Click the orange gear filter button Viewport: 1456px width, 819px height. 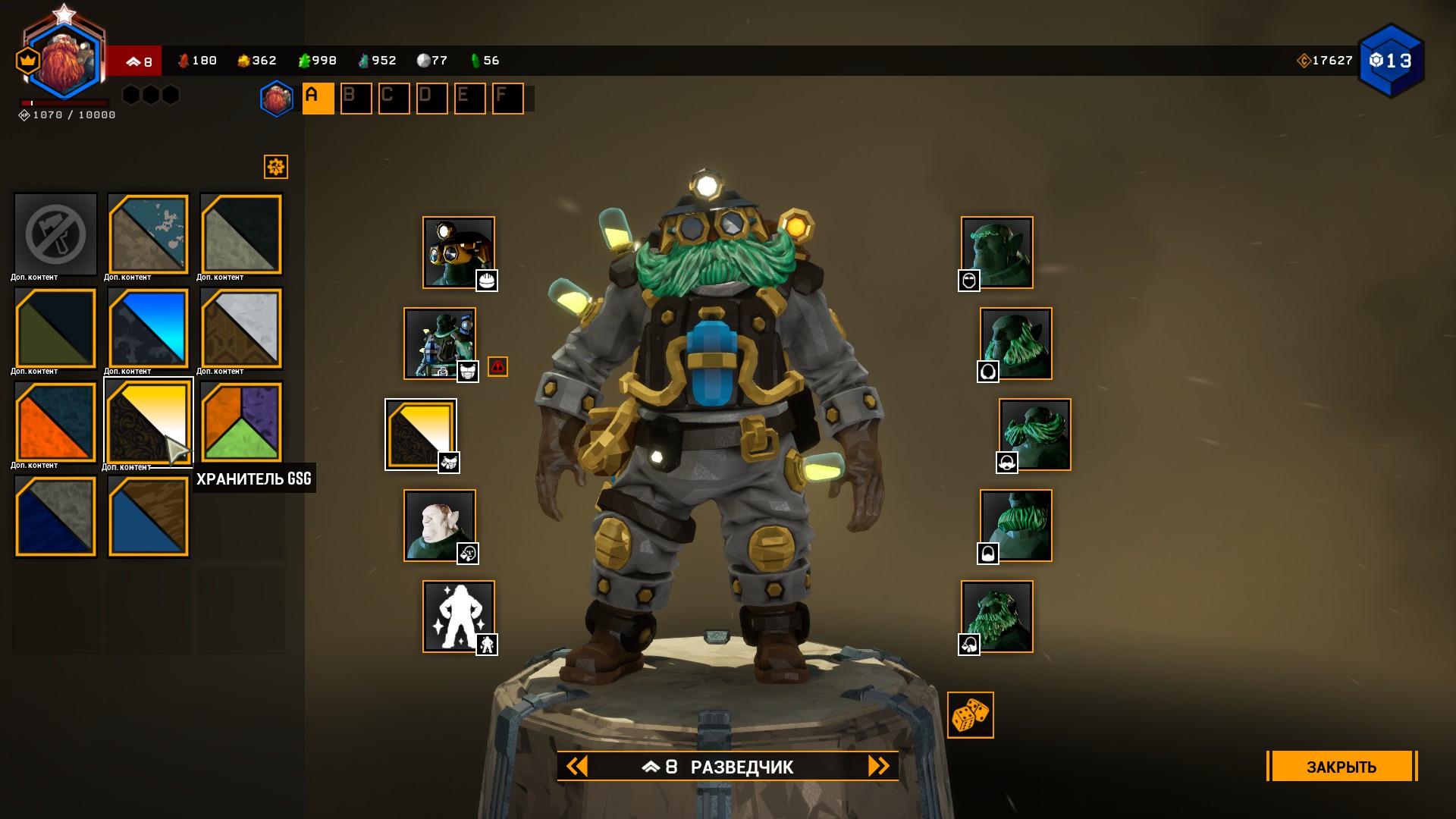point(276,167)
